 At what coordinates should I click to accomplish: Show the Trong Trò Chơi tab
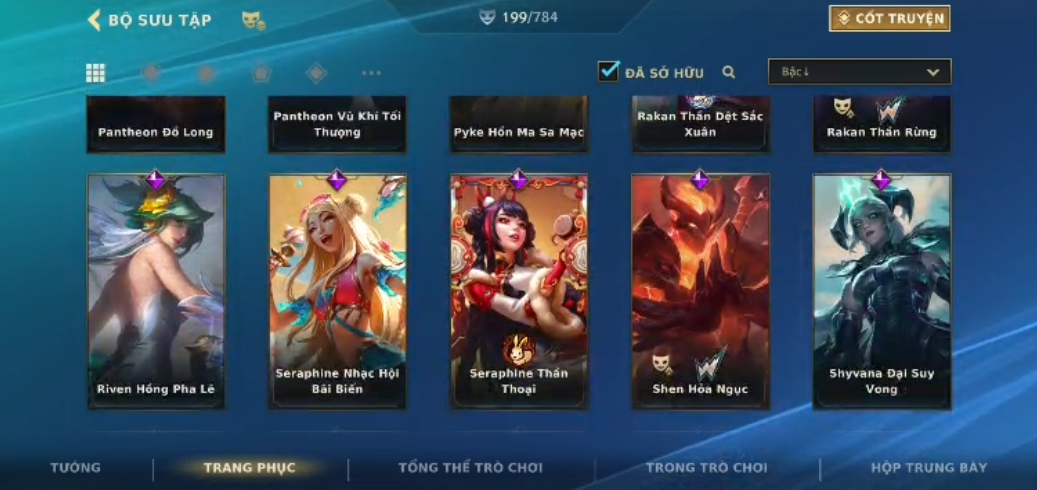pos(706,468)
